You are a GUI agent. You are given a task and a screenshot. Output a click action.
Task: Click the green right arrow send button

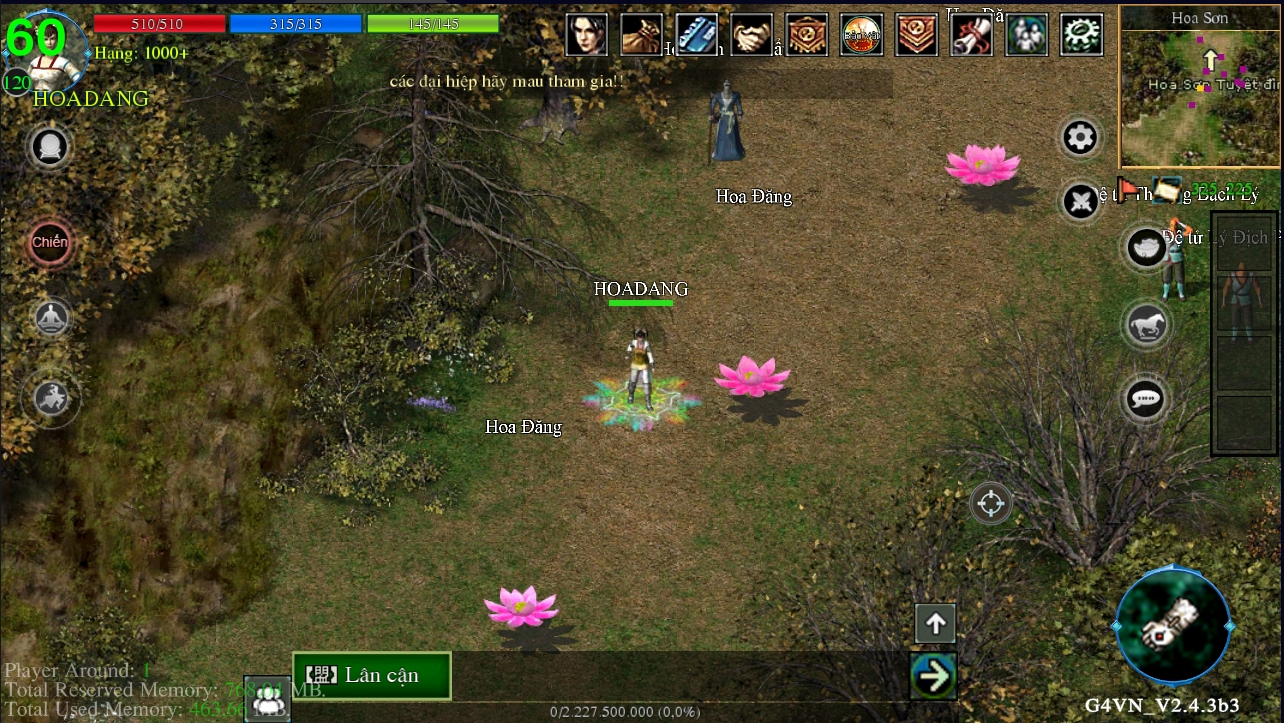(x=934, y=676)
